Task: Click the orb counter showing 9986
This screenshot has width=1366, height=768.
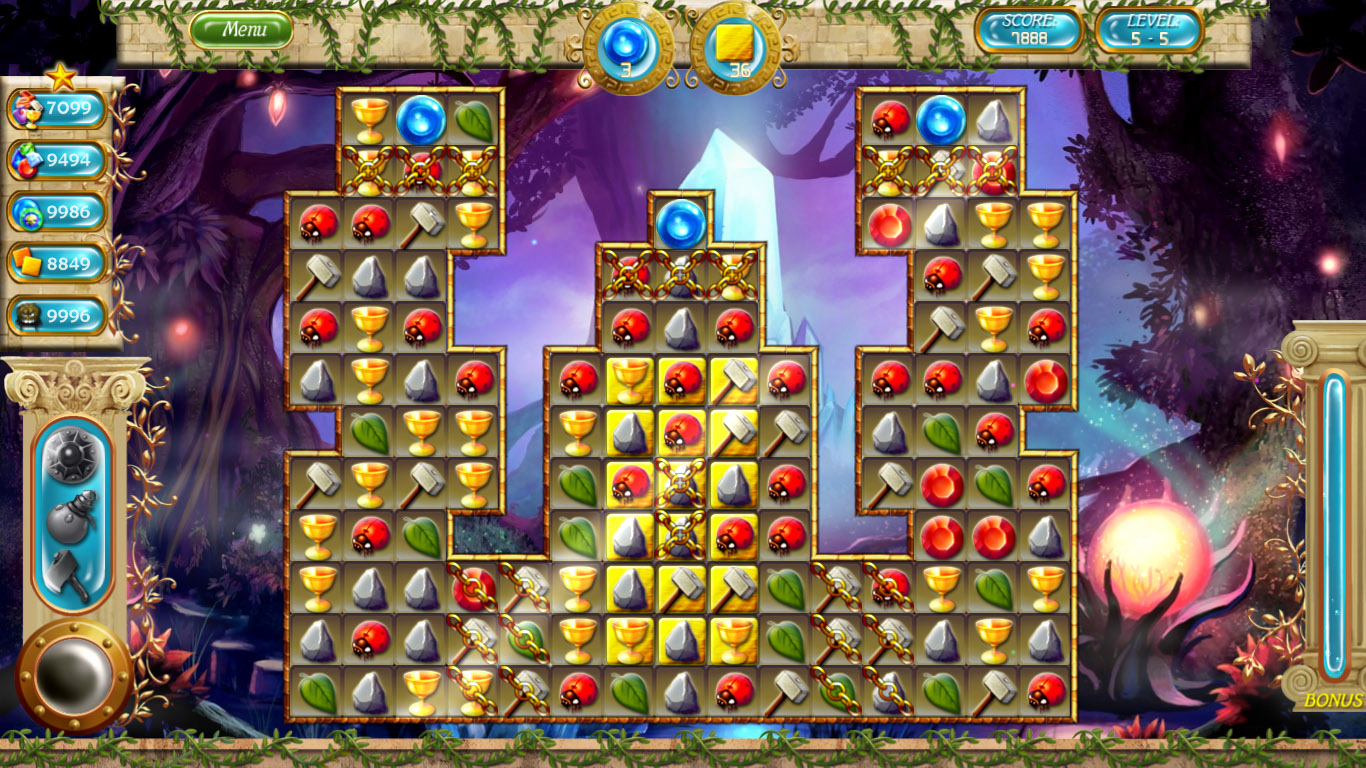Action: pyautogui.click(x=60, y=210)
